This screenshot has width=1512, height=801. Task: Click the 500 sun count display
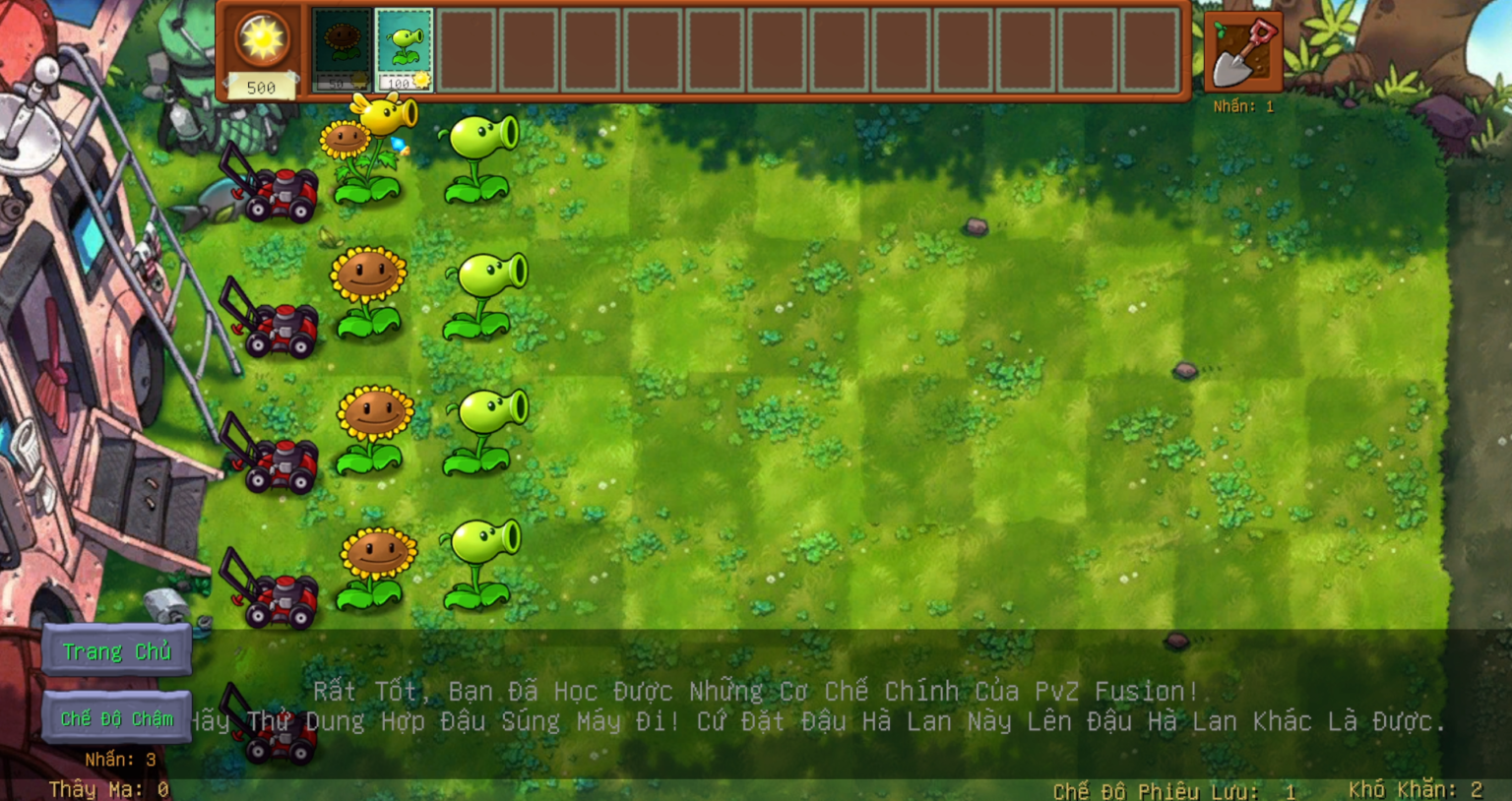(261, 89)
